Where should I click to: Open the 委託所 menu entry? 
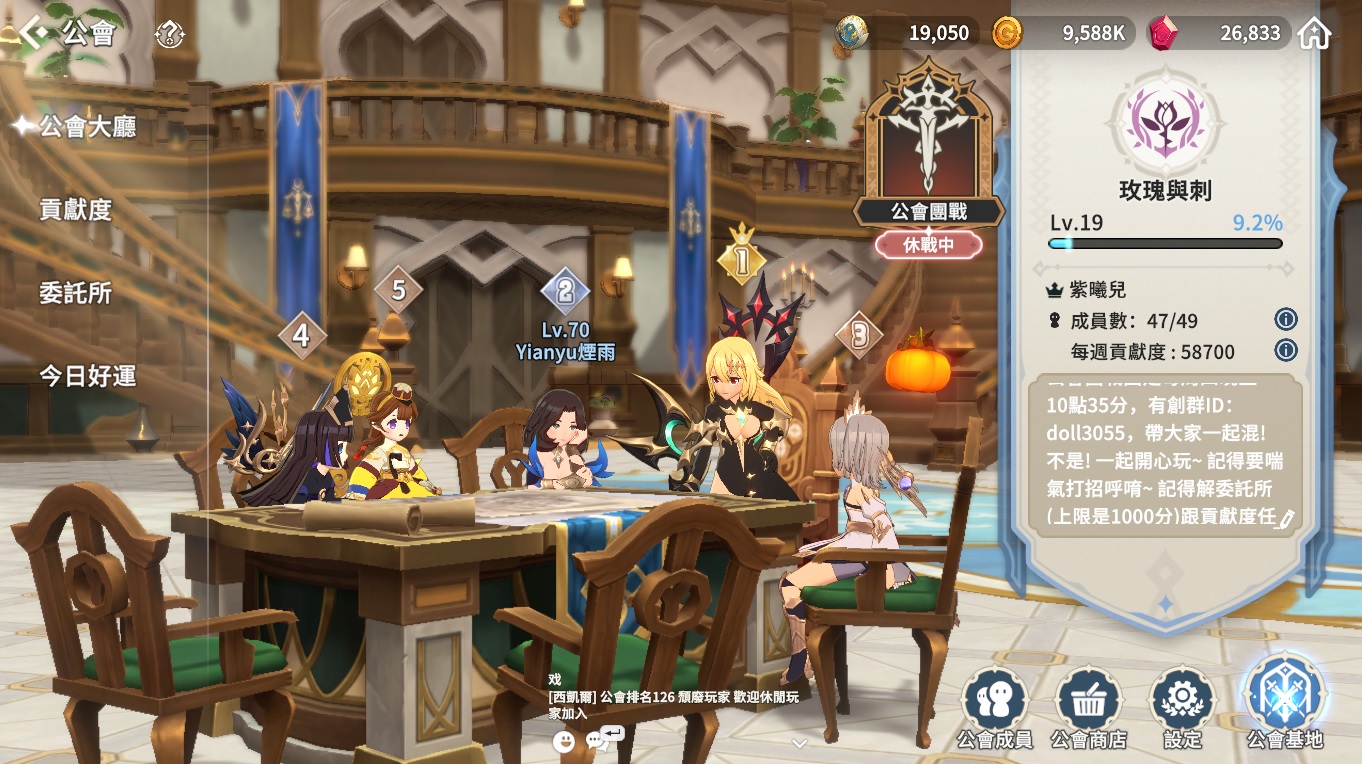tap(76, 293)
